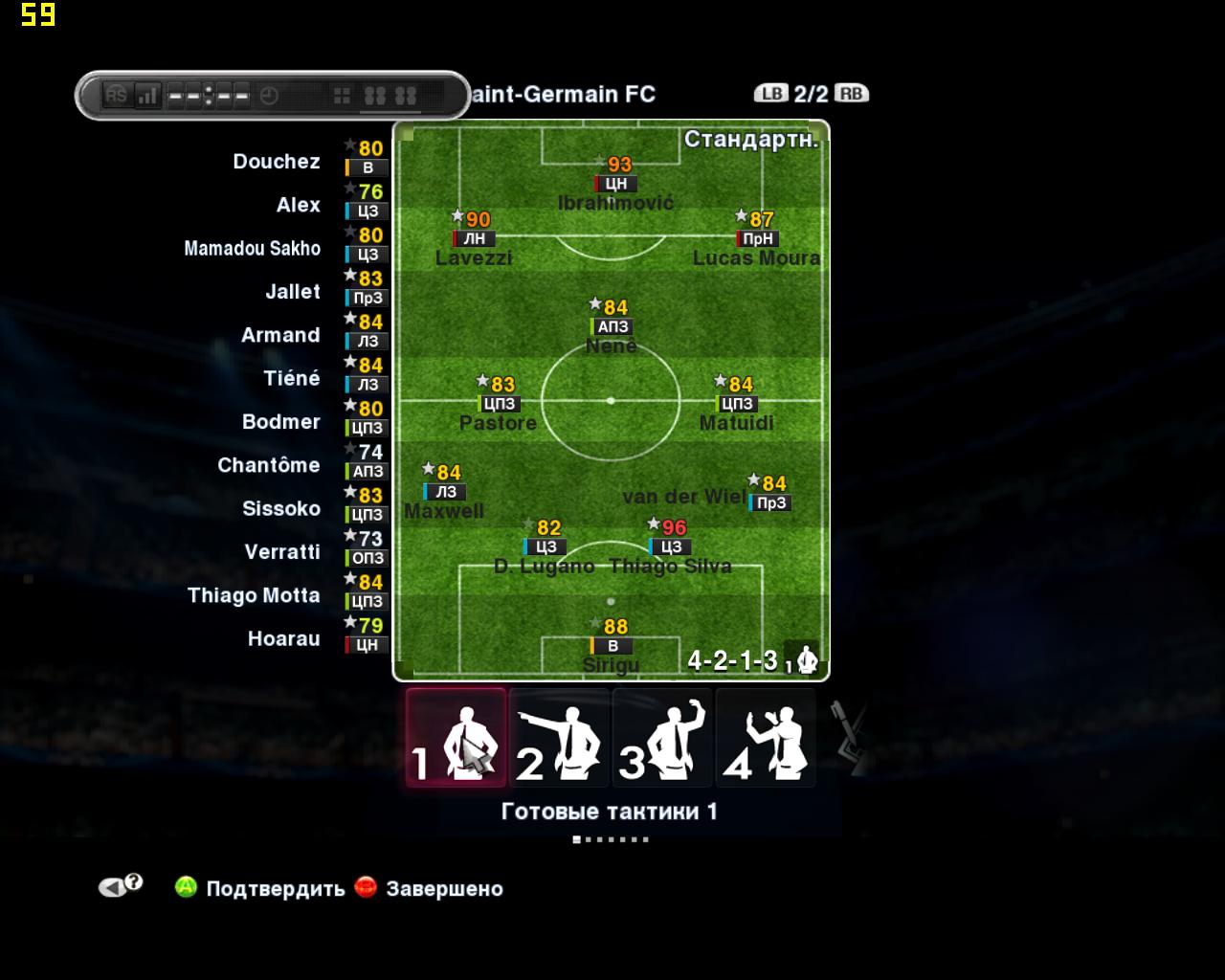Click substitute Chantôme in the list

(269, 465)
